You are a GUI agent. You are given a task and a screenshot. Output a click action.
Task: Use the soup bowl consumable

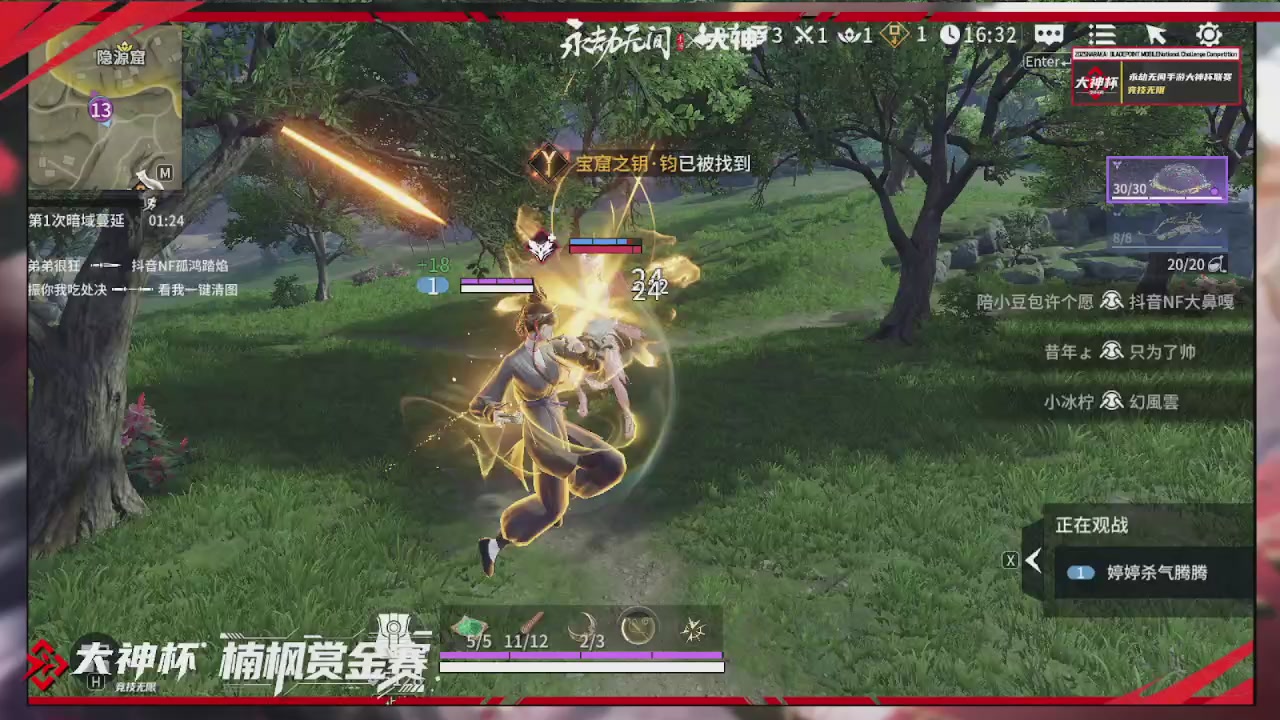tap(637, 627)
